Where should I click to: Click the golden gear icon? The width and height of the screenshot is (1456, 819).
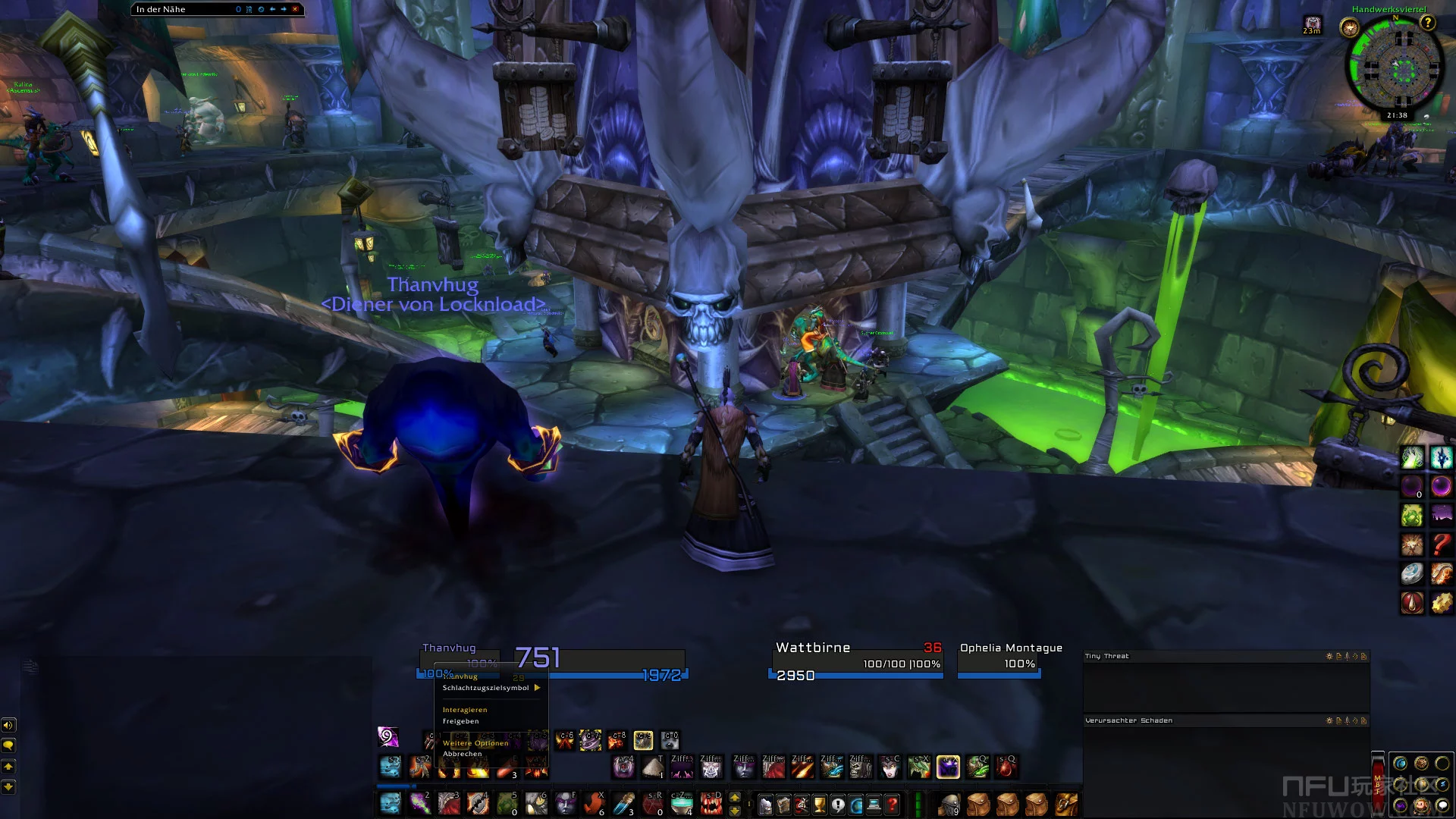pyautogui.click(x=1441, y=603)
